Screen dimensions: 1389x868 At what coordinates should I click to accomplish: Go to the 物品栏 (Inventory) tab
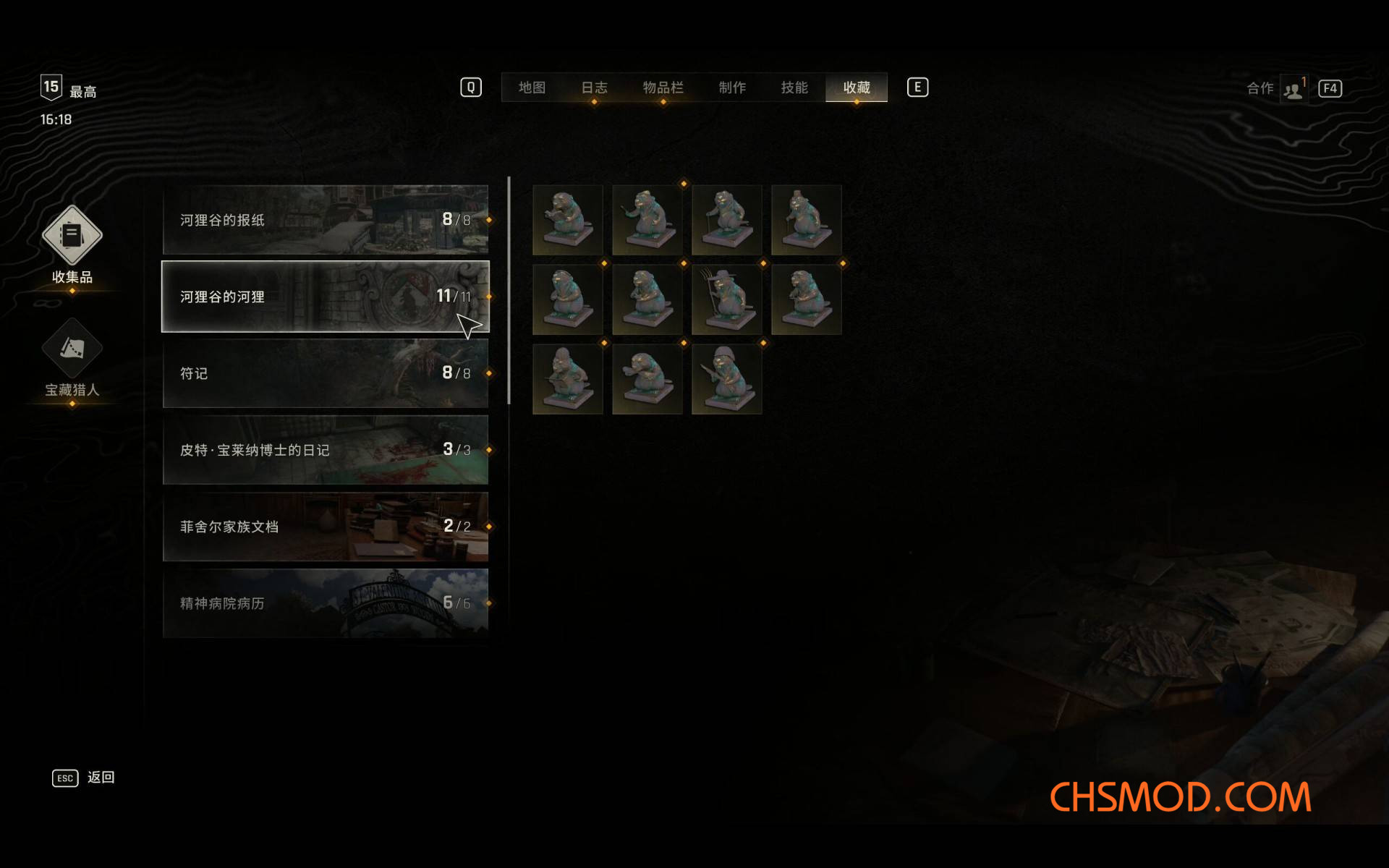tap(663, 88)
